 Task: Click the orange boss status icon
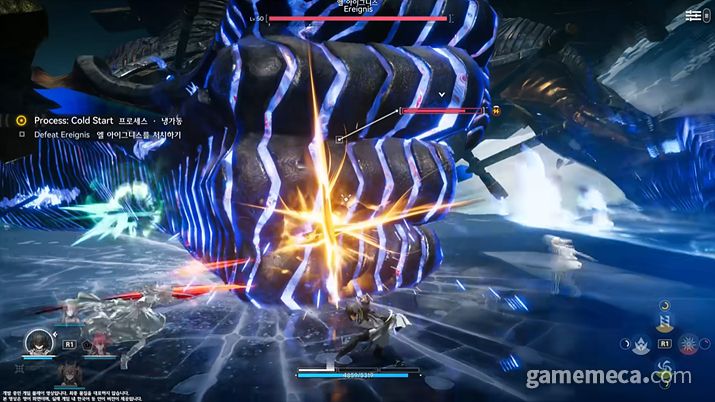pyautogui.click(x=497, y=111)
